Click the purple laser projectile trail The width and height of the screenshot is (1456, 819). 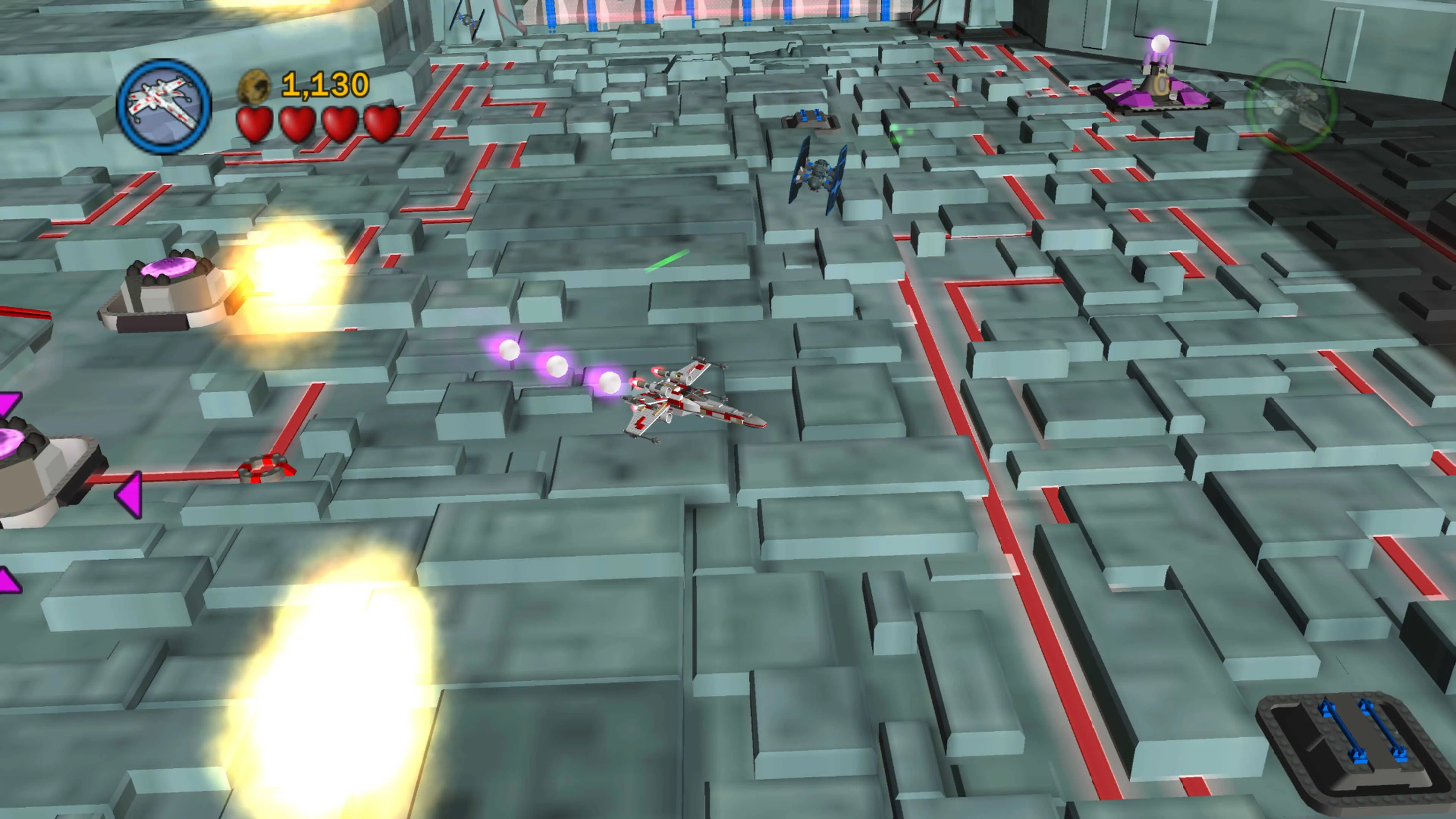pos(557,367)
